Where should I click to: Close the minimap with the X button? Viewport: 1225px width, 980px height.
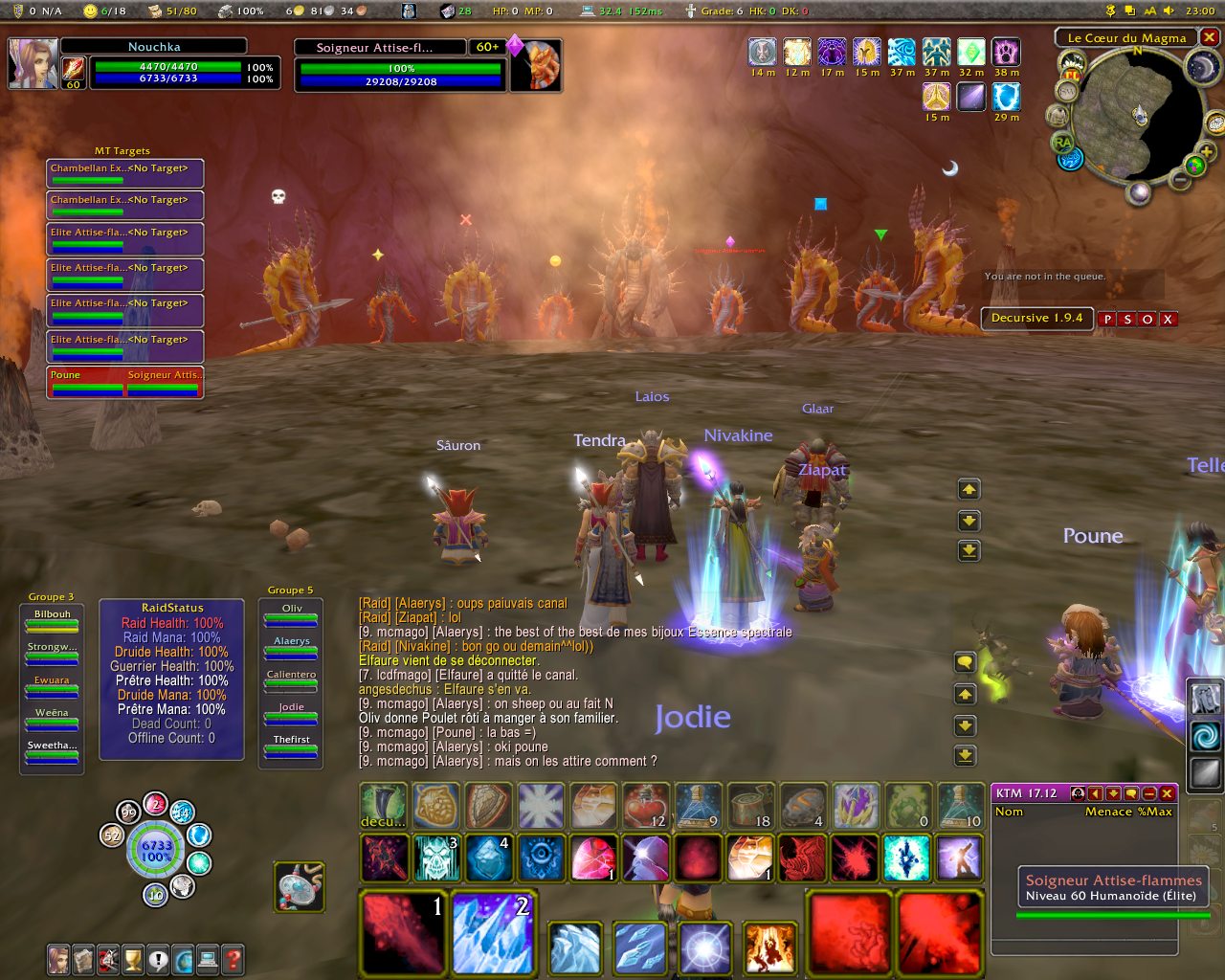point(1210,37)
